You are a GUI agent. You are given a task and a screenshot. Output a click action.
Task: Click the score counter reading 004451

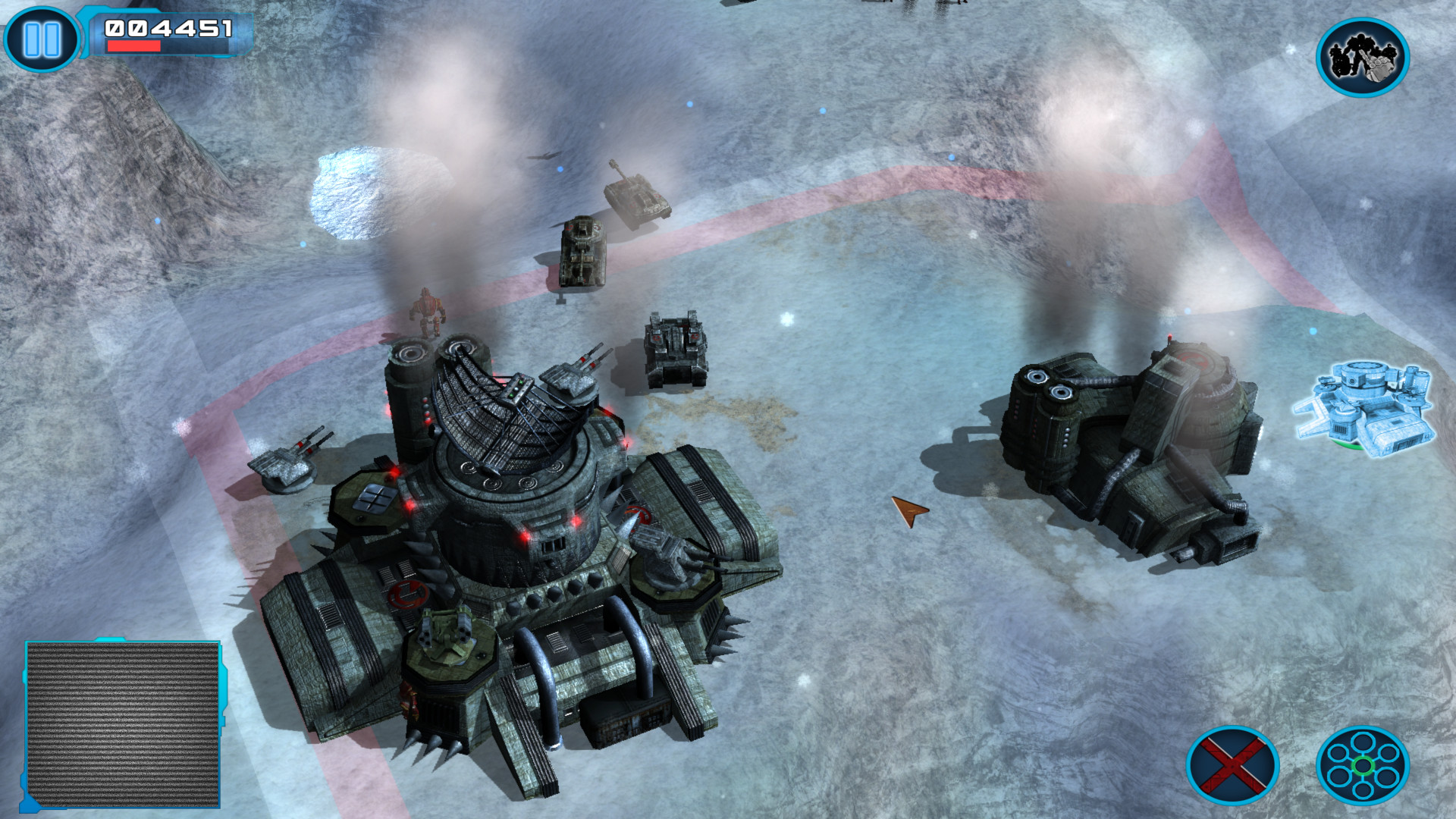pos(171,29)
